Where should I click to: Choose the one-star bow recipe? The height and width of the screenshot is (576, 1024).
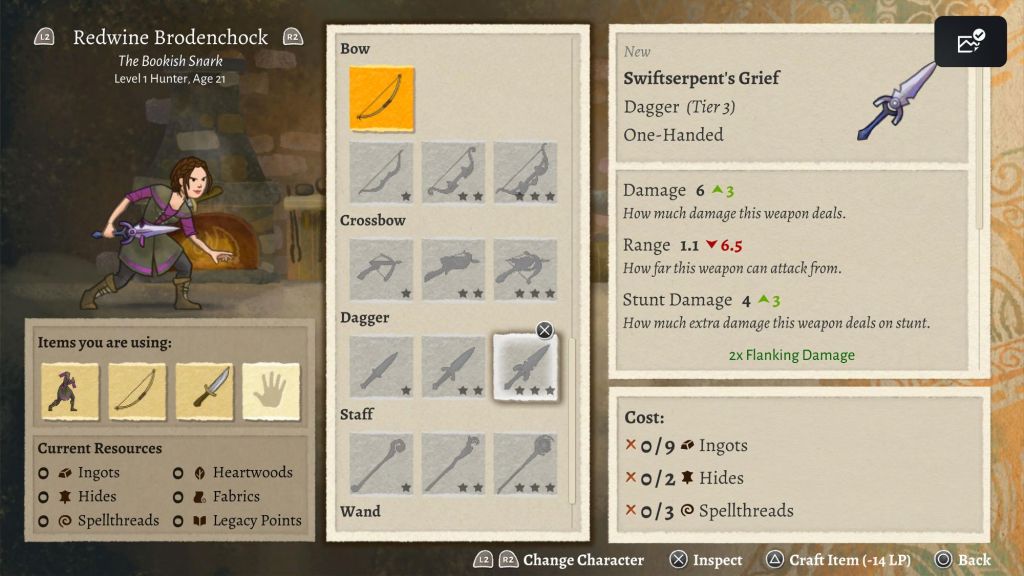pos(381,173)
